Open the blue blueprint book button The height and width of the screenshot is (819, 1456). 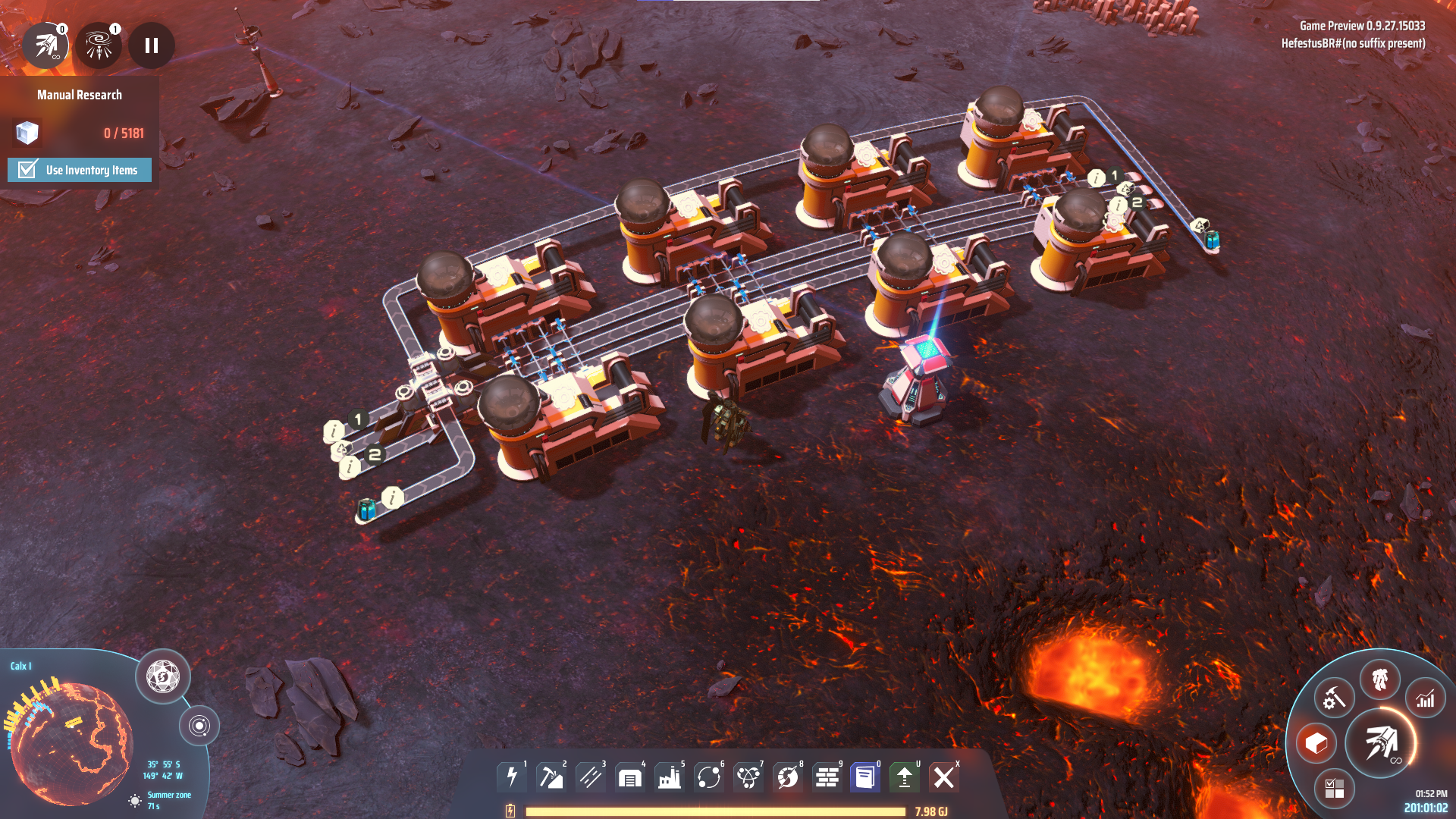[x=865, y=777]
